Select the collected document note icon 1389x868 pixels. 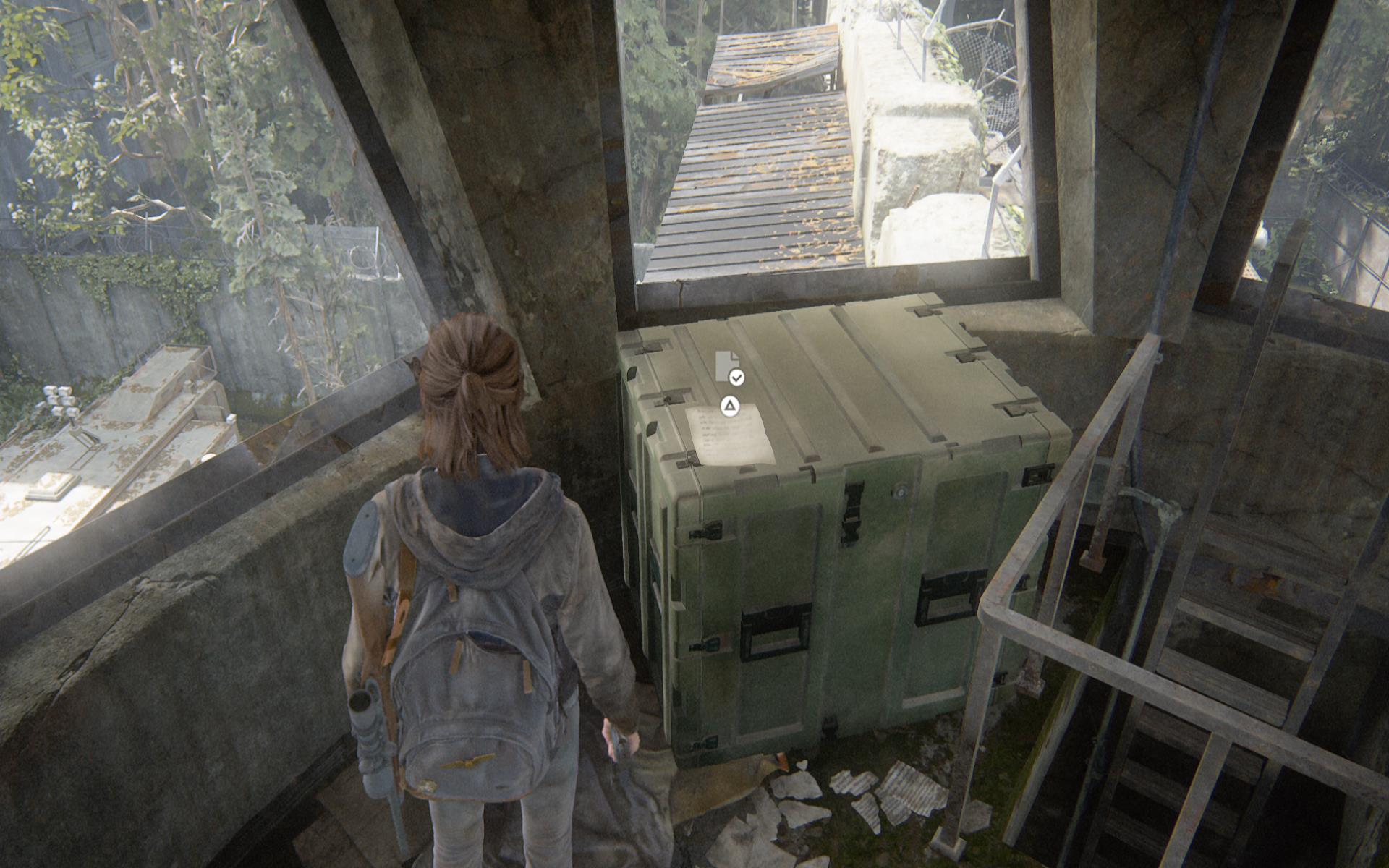727,367
